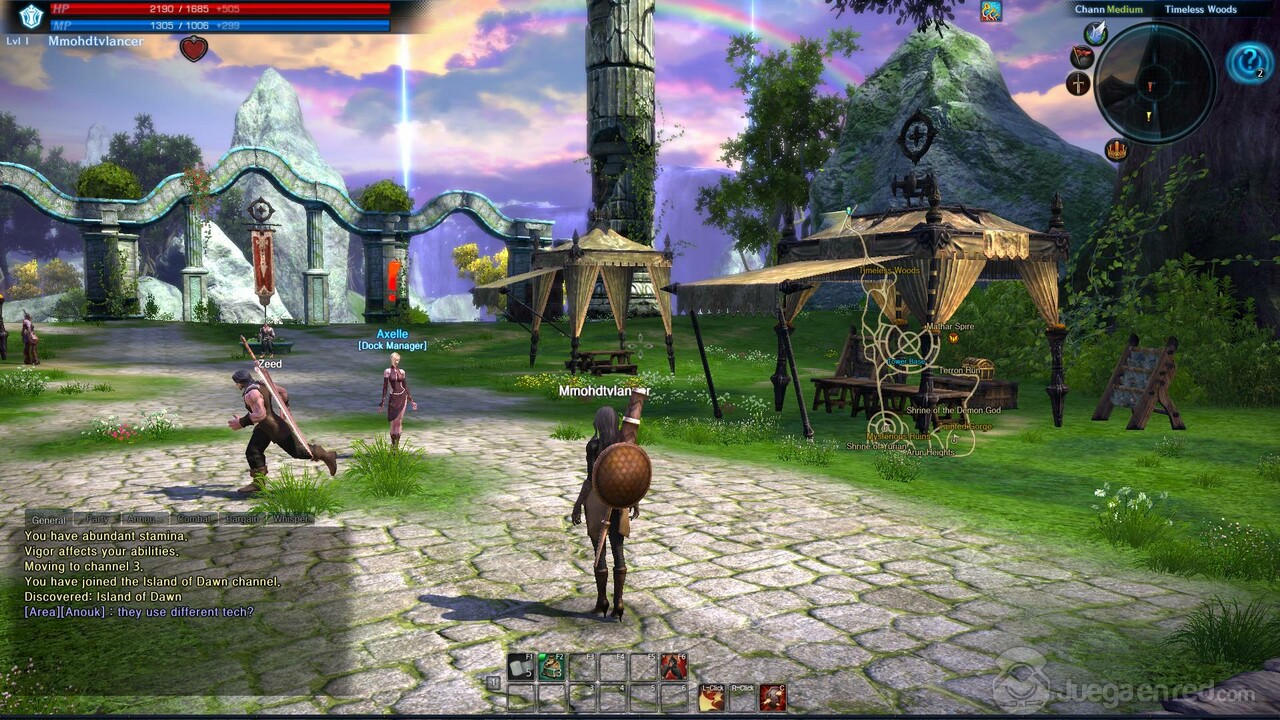
Task: Open the crown icon below the minimap
Action: 1117,151
